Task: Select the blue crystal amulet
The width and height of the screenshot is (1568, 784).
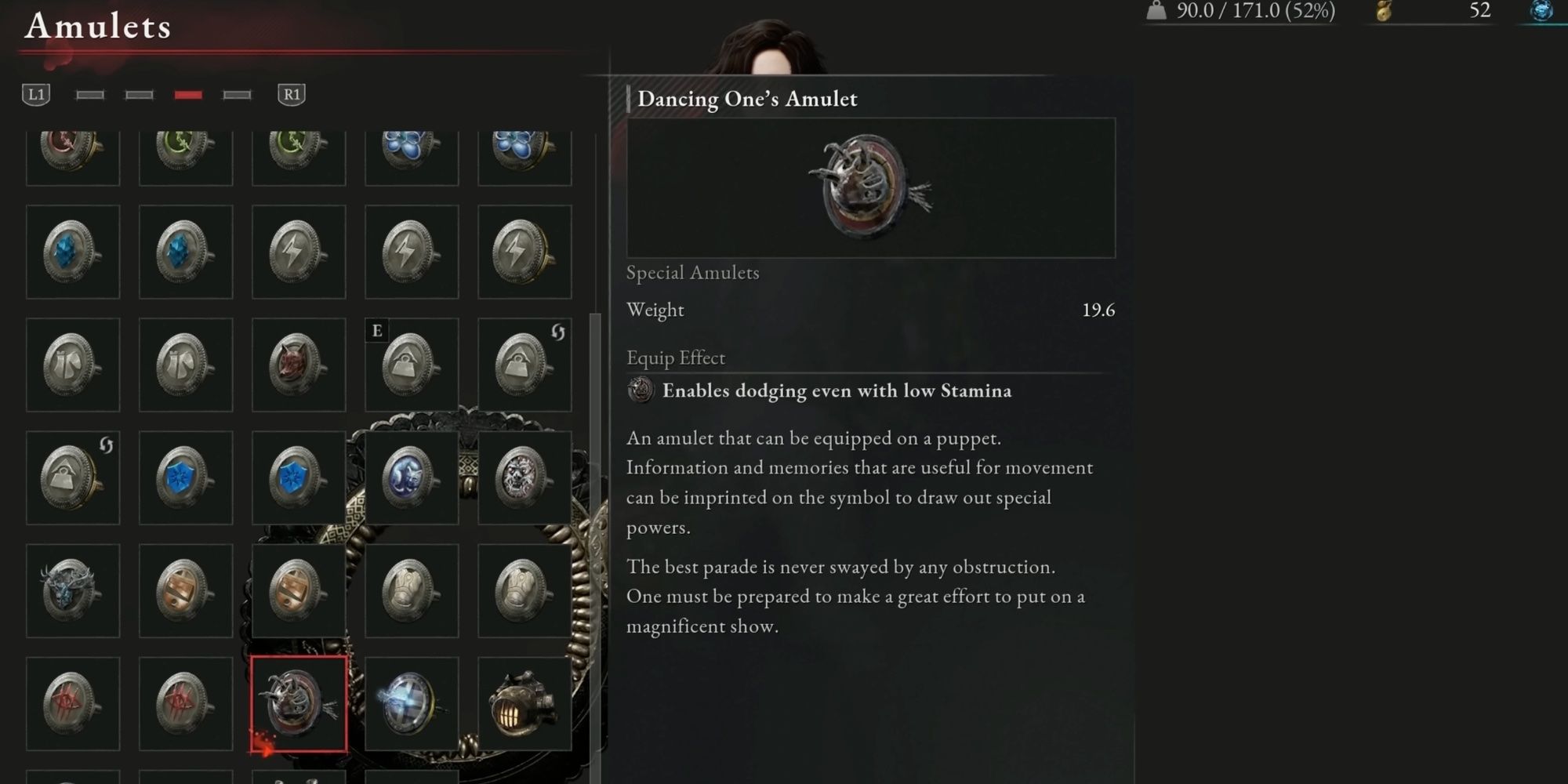Action: pos(73,251)
